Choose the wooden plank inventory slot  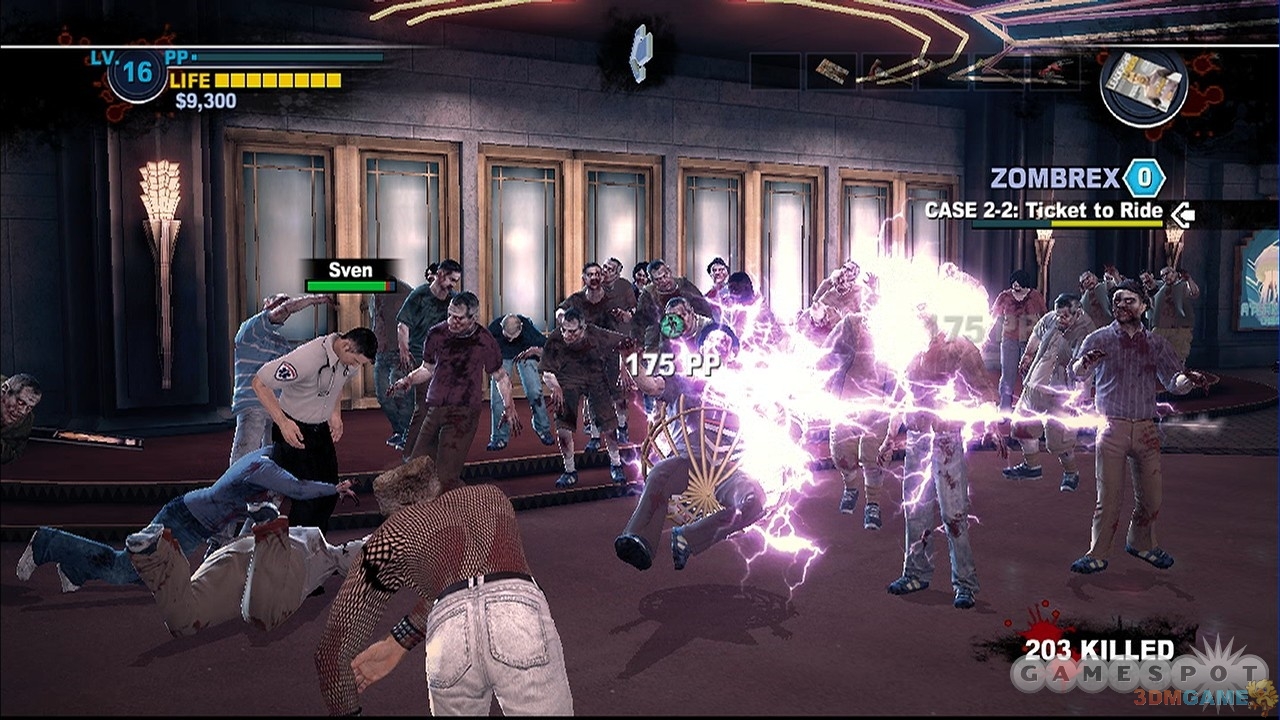coord(831,71)
